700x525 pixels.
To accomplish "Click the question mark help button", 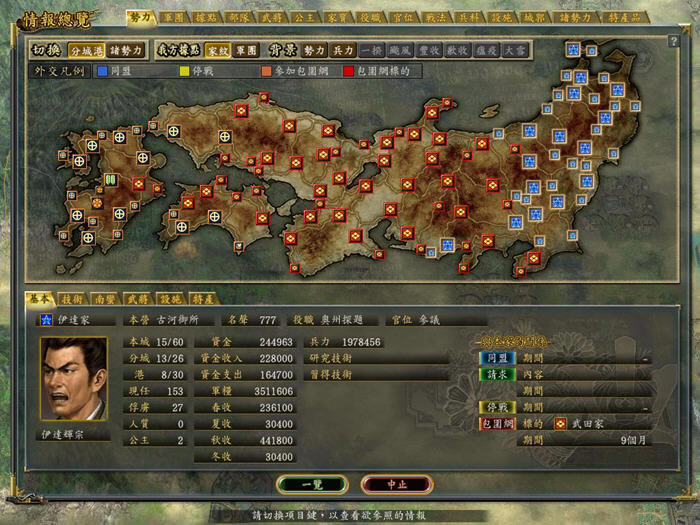I will tap(674, 41).
